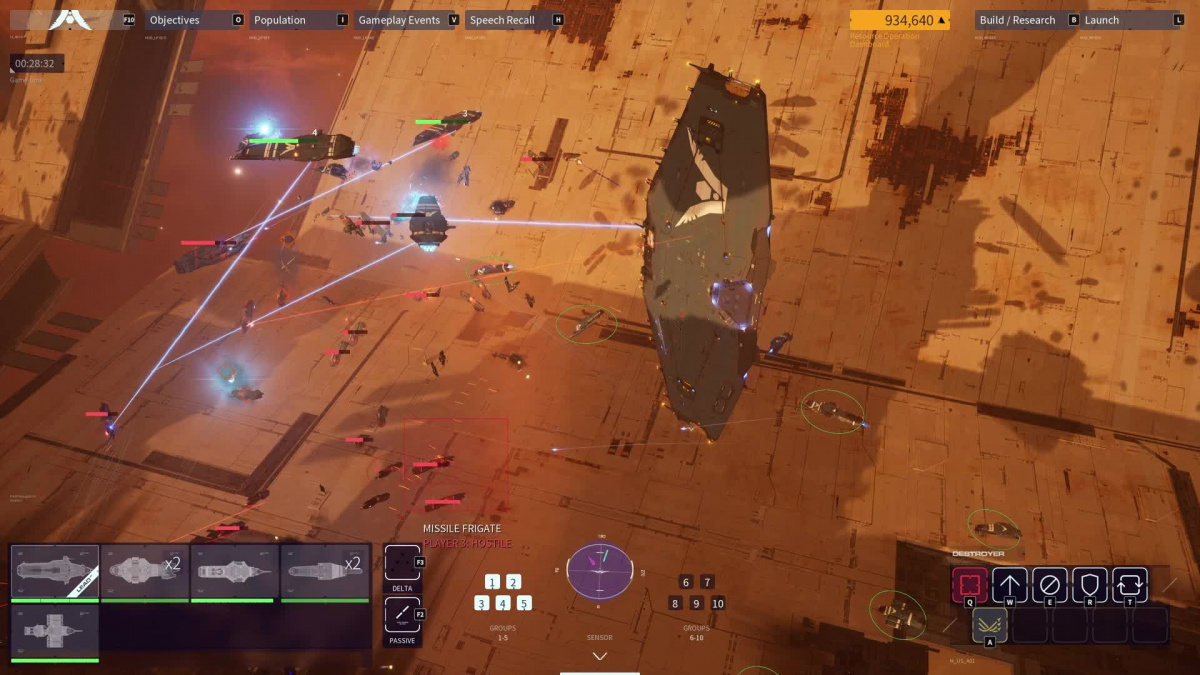Select control group 5

pos(524,603)
